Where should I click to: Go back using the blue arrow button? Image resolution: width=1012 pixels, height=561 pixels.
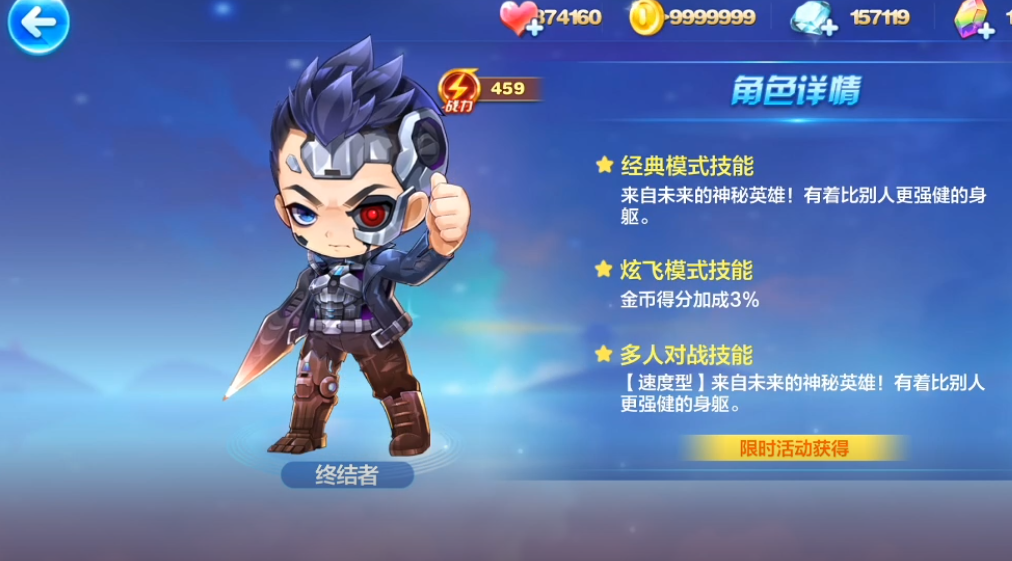coord(38,25)
